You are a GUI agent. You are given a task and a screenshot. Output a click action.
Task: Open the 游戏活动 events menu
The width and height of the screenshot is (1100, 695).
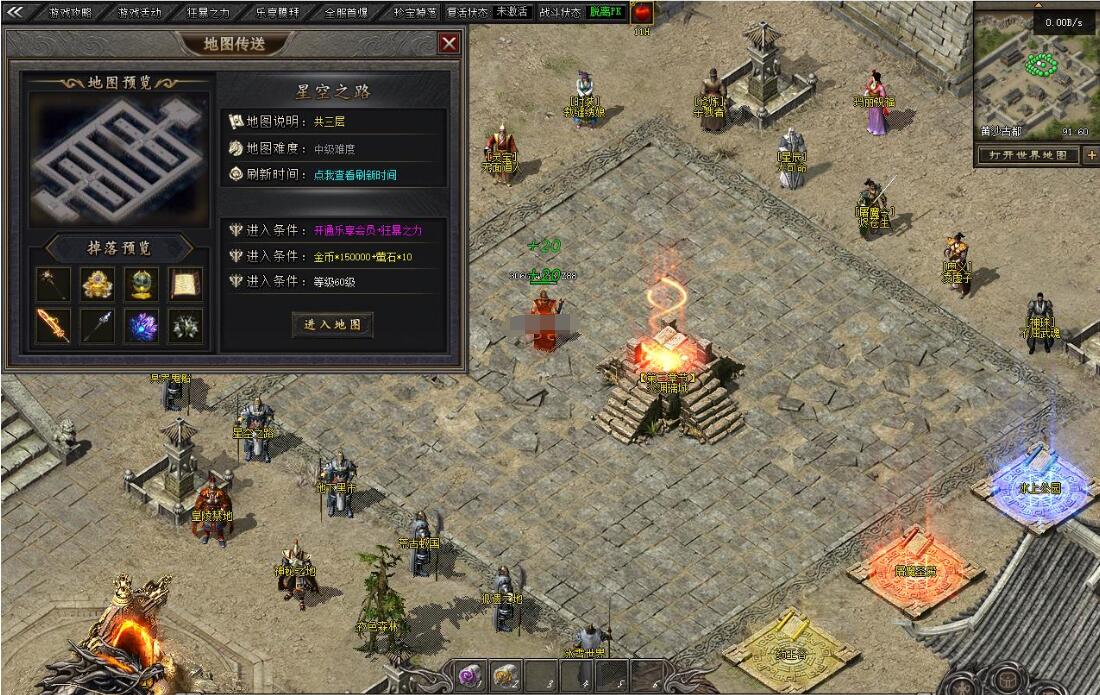coord(139,13)
